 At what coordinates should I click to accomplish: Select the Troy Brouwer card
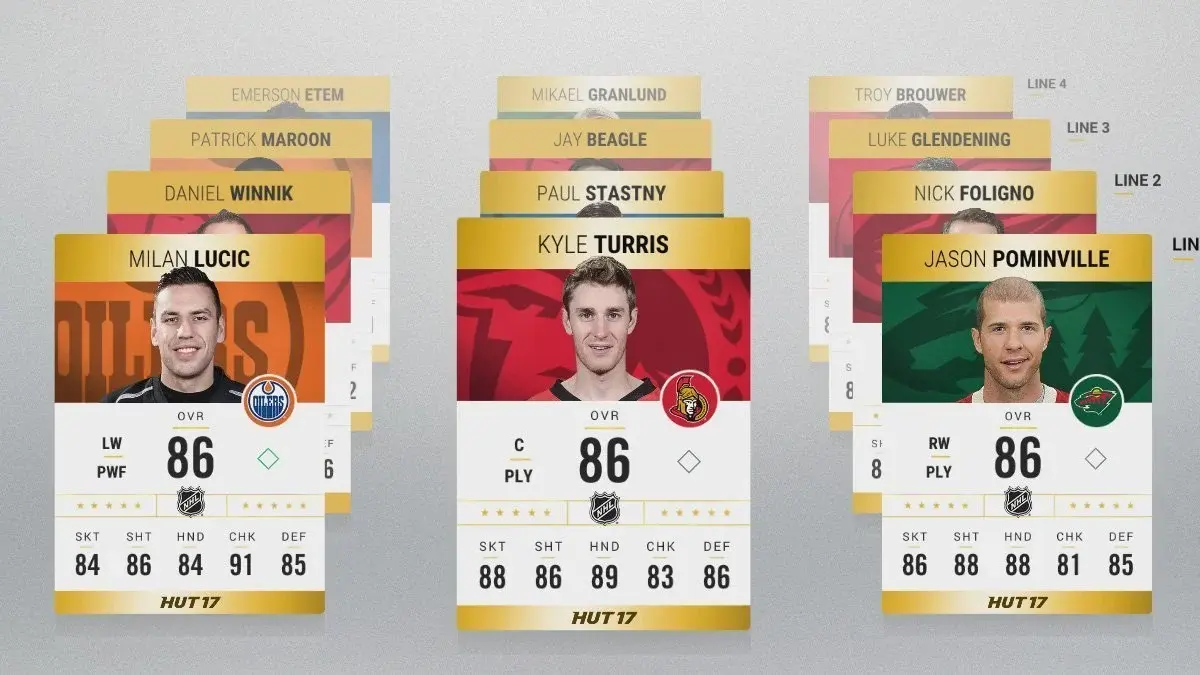(909, 95)
